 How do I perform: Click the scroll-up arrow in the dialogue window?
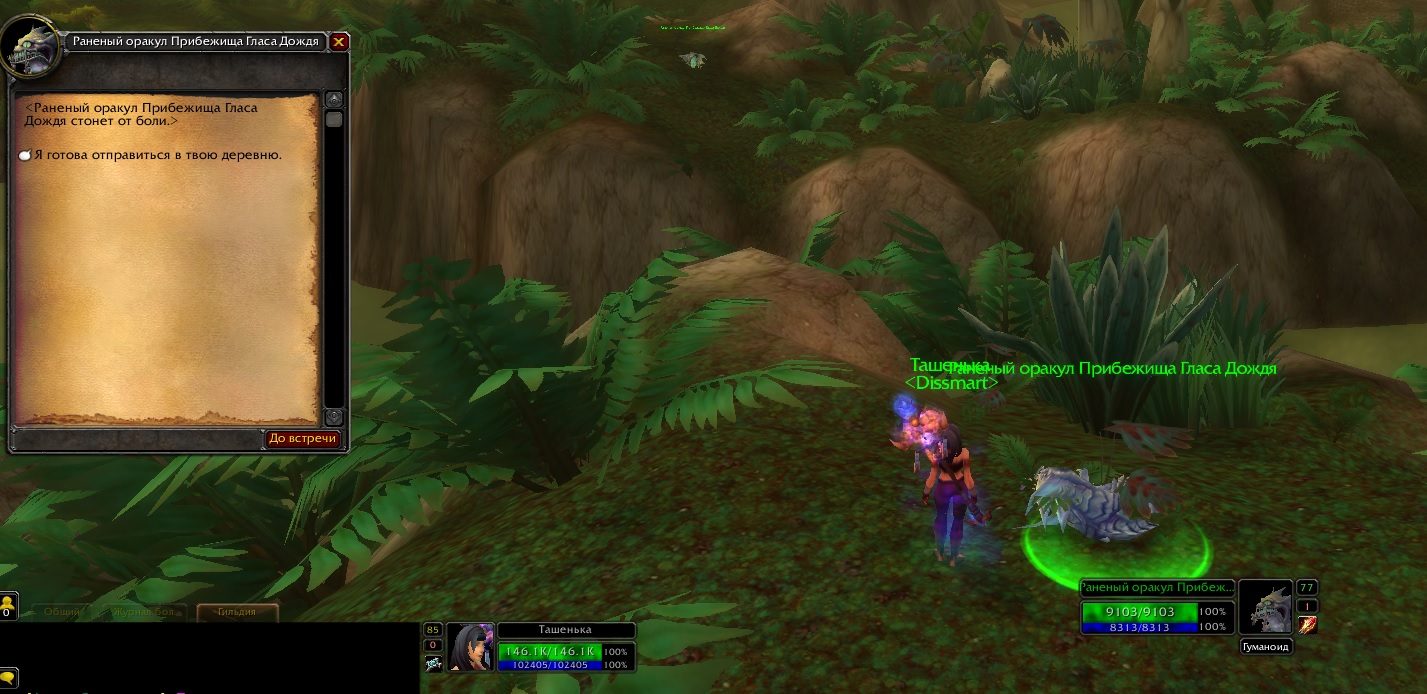334,100
